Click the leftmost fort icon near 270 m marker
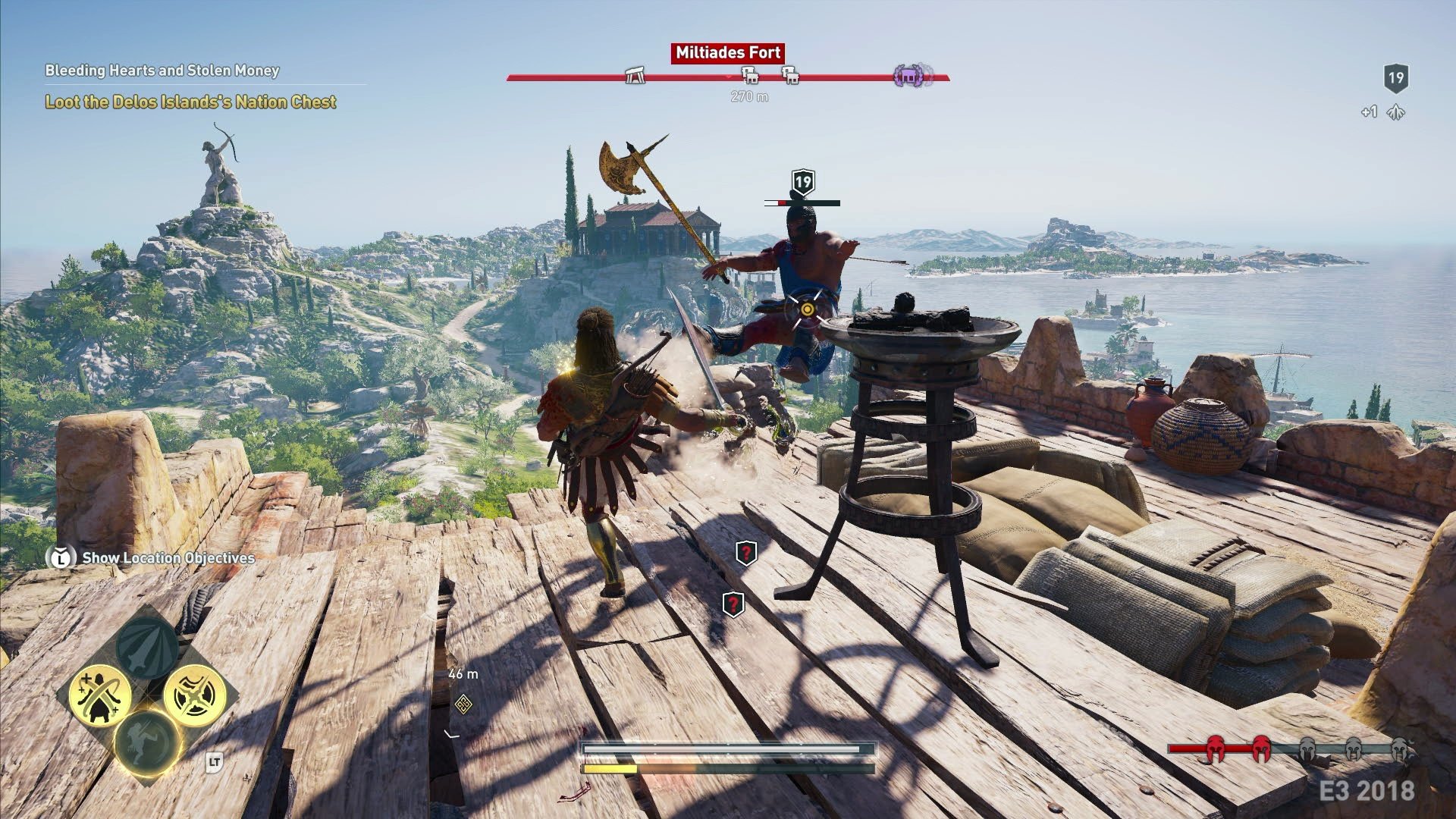 (x=749, y=75)
